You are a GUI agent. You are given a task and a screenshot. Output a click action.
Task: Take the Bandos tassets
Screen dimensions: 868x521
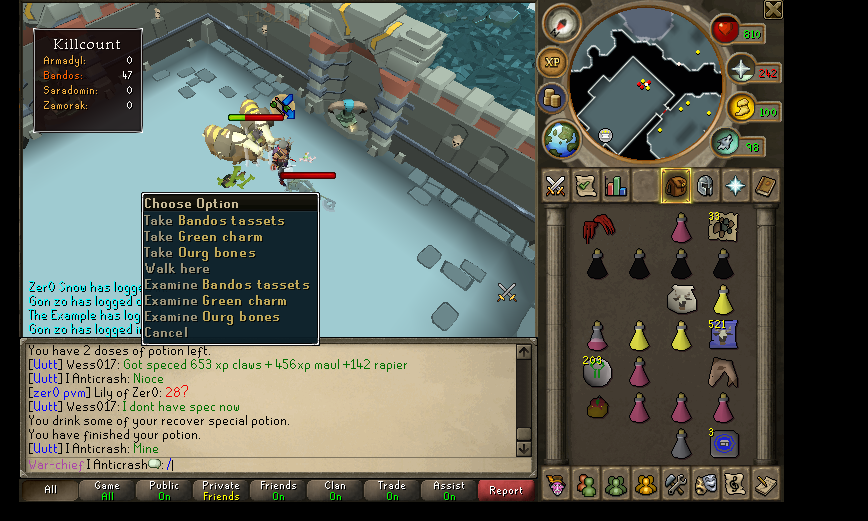(214, 221)
